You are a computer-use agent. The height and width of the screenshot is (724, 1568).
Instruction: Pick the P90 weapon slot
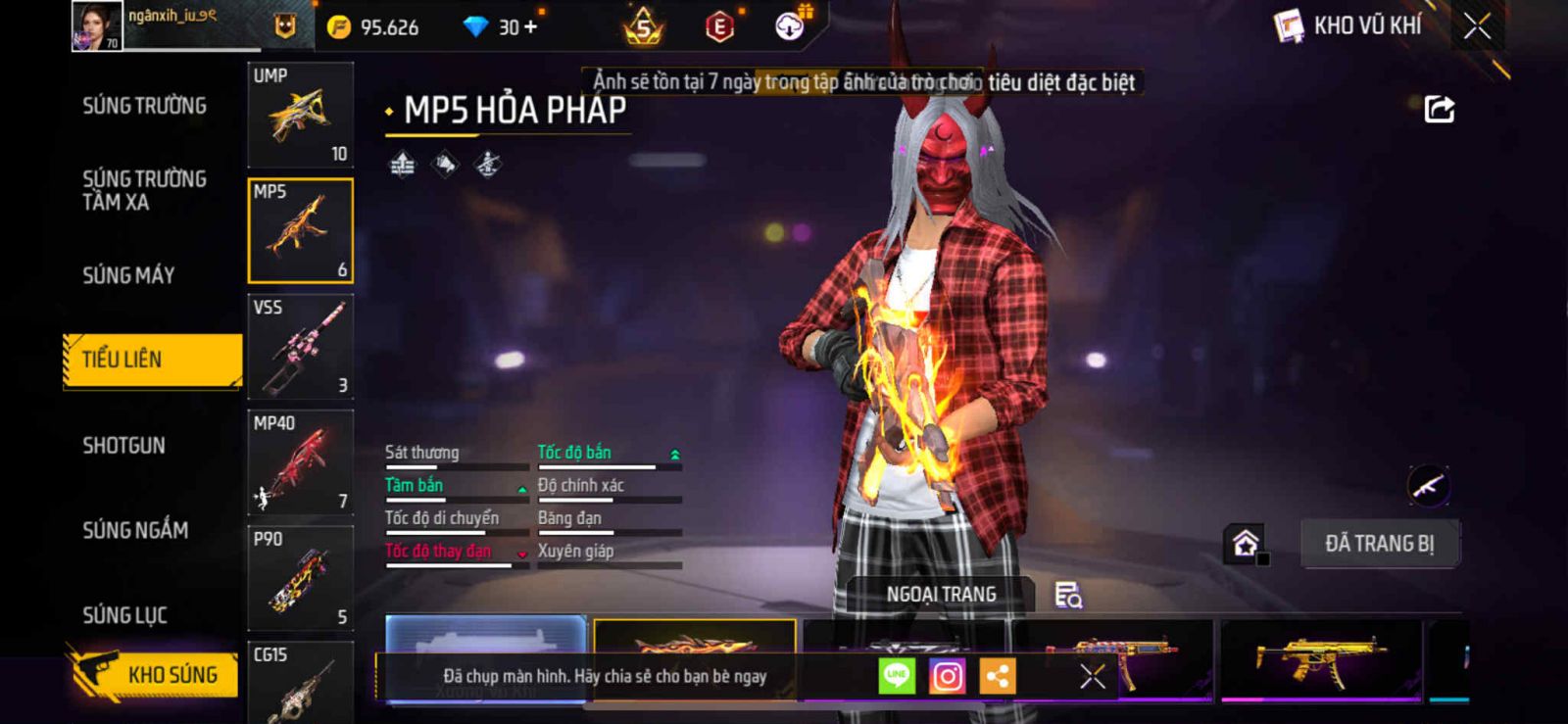(x=300, y=578)
